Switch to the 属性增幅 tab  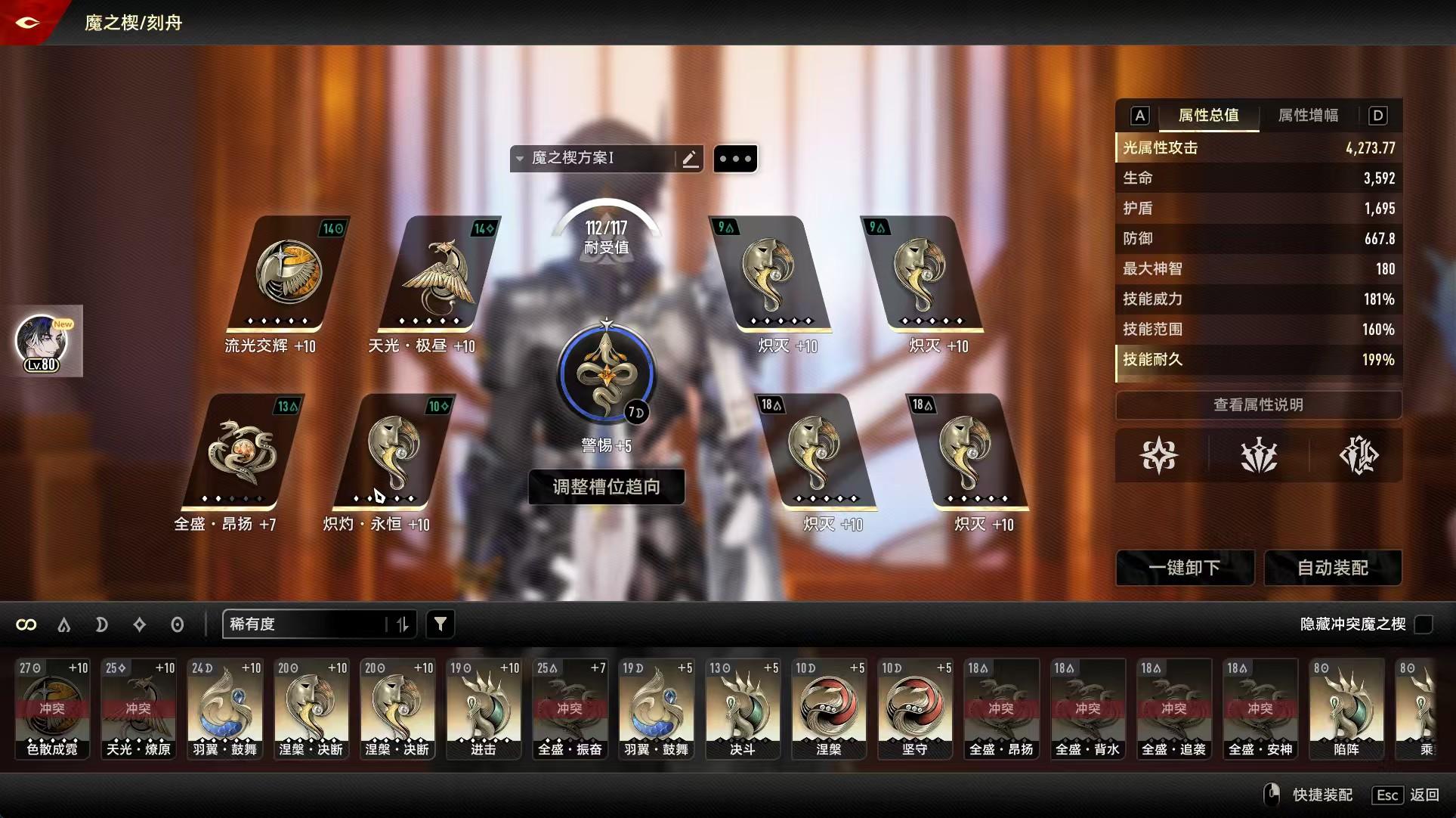click(x=1308, y=115)
